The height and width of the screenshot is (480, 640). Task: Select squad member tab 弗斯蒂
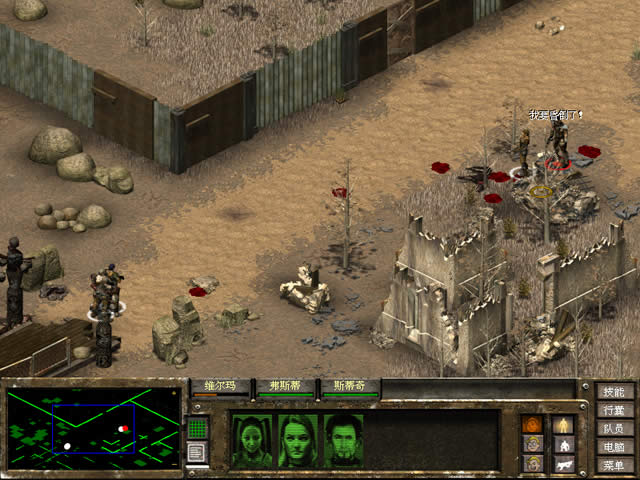click(285, 387)
